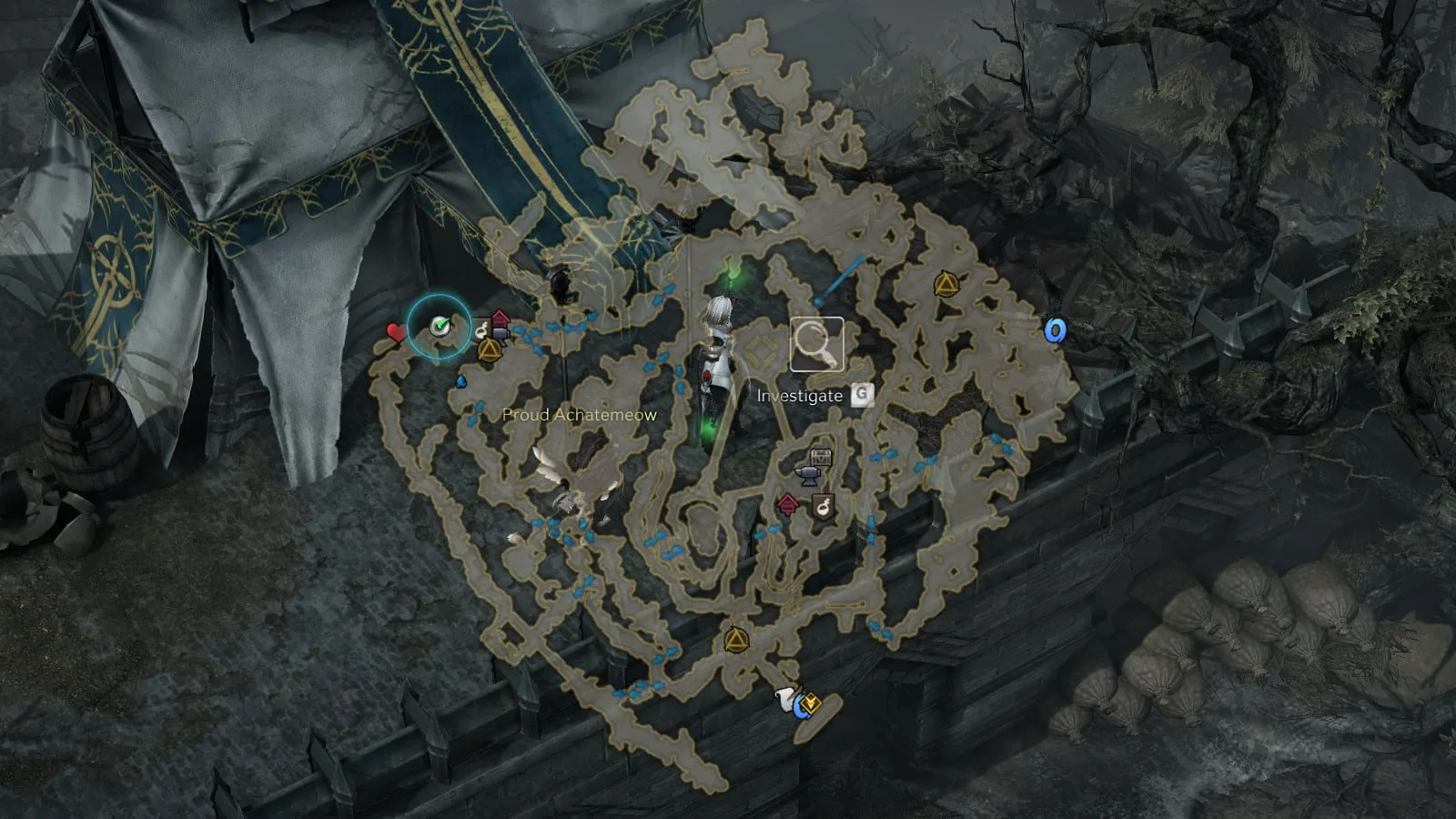Select the yellow chevron diamond quest marker

[x=812, y=703]
